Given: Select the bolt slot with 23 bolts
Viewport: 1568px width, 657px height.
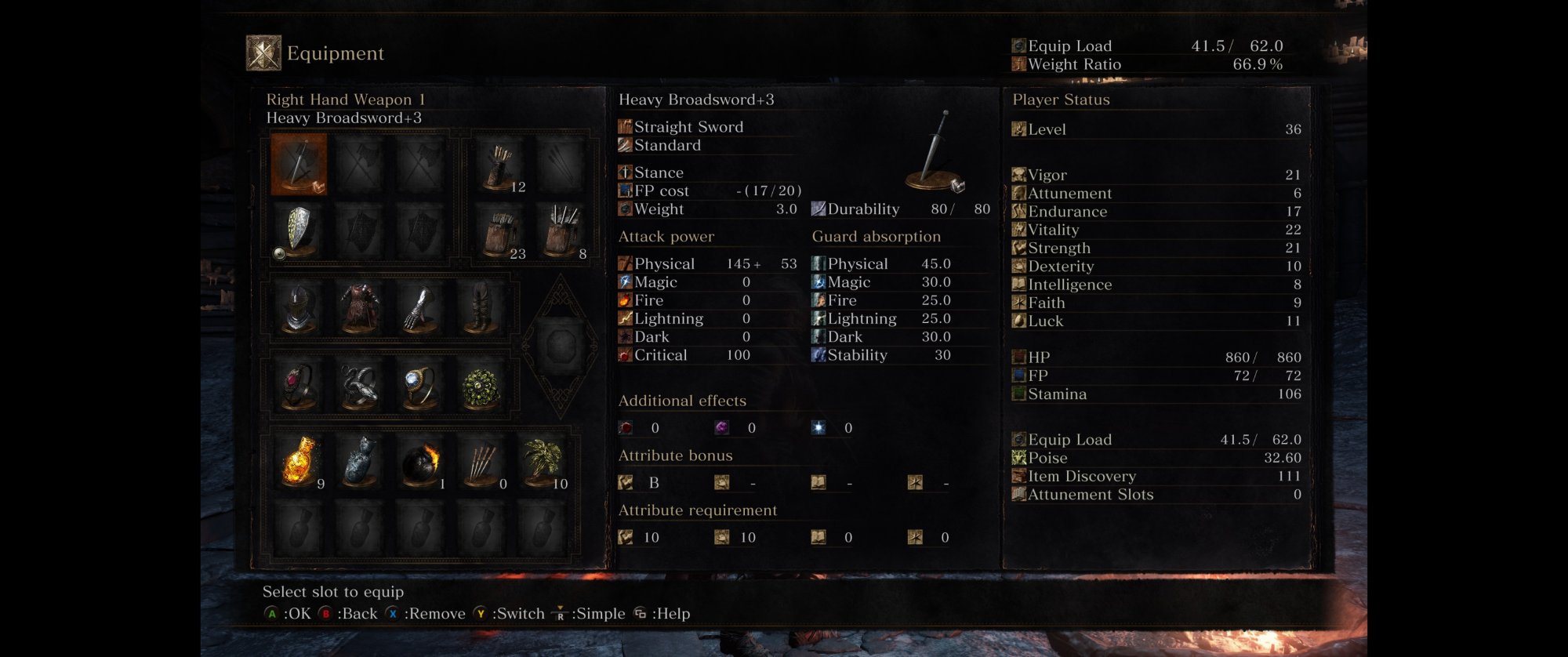Looking at the screenshot, I should coord(500,232).
